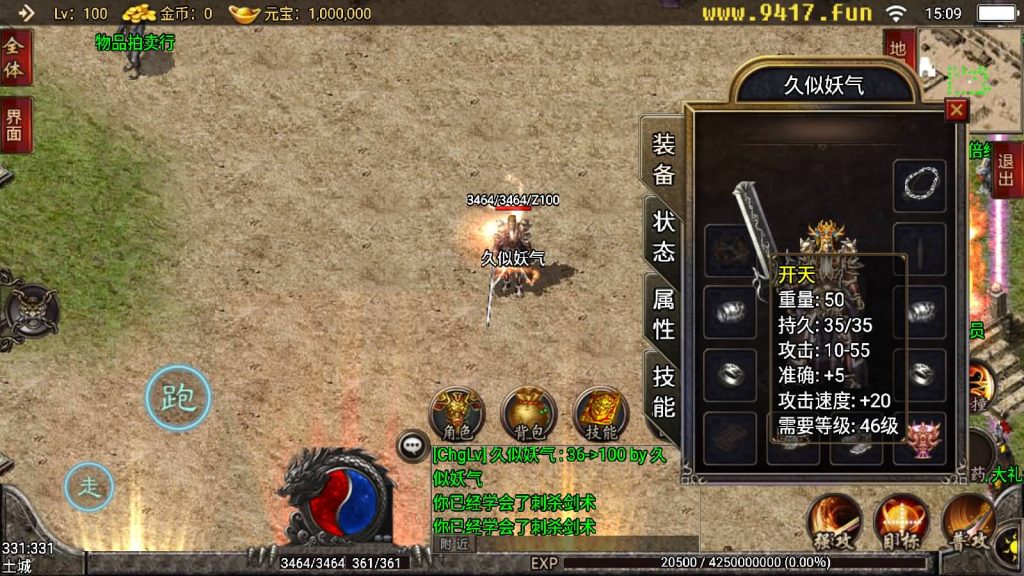The width and height of the screenshot is (1024, 576).
Task: Open the 角色 character menu
Action: pos(456,413)
